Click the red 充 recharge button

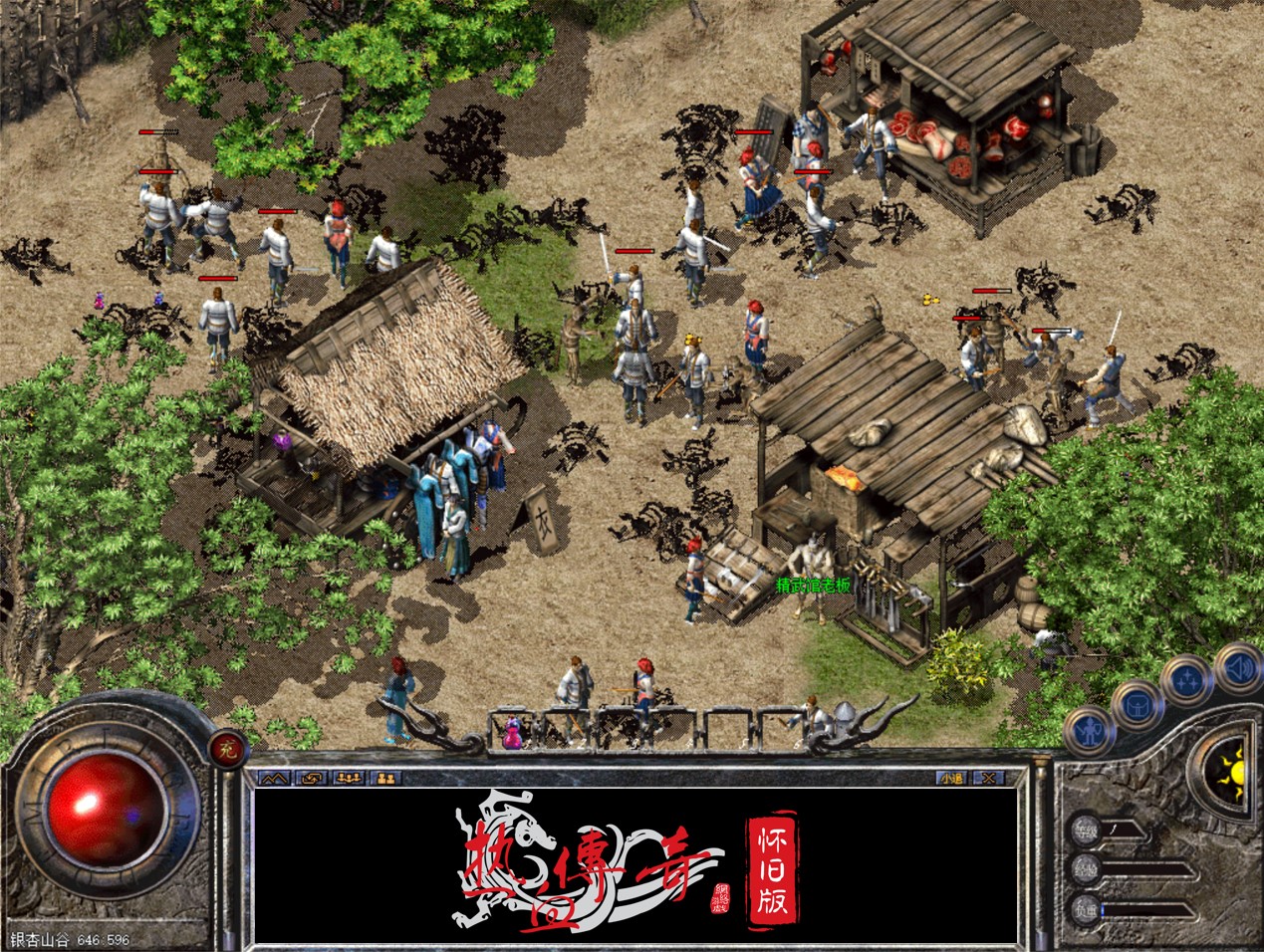pos(225,747)
